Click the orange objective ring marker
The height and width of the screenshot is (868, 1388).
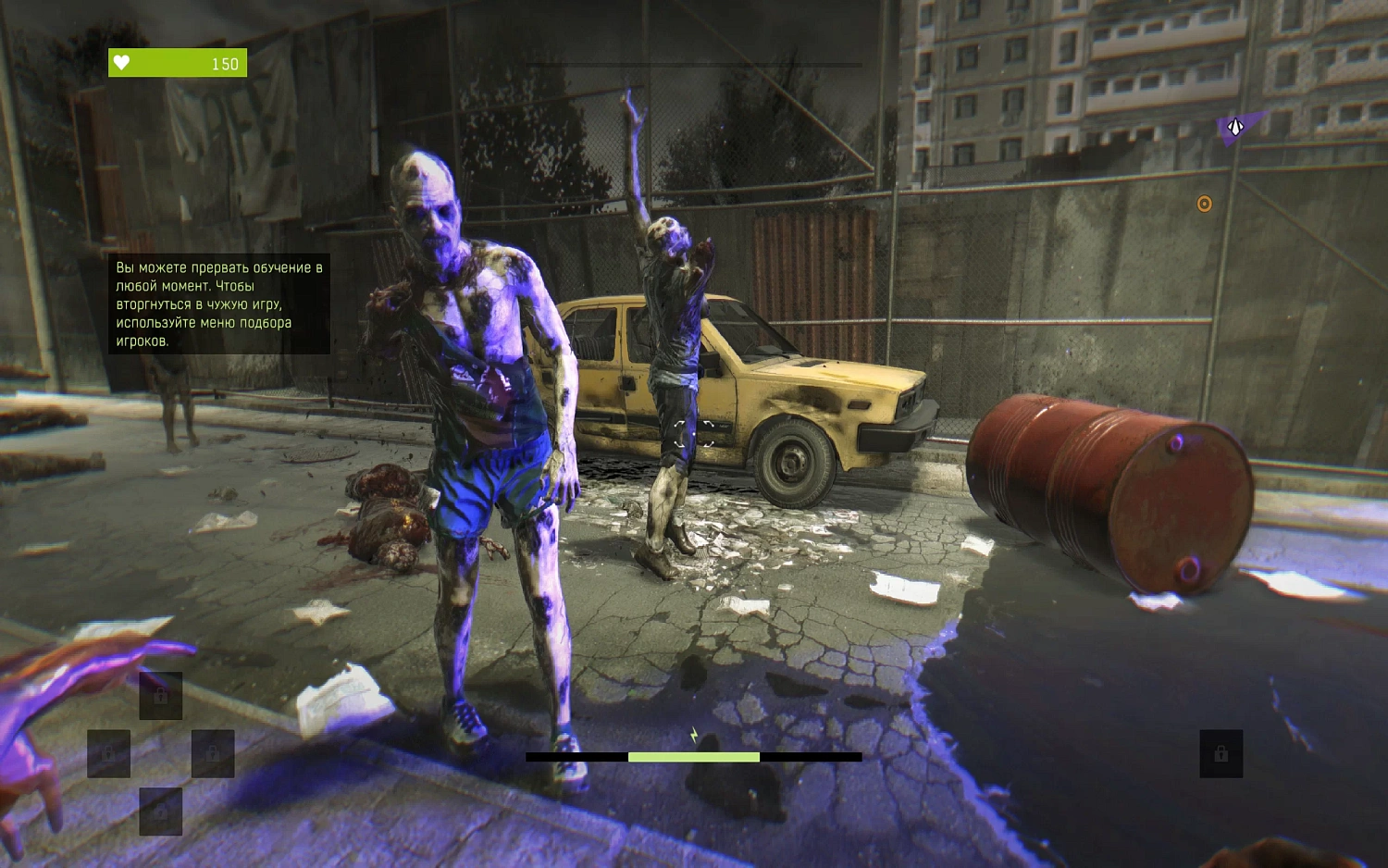pos(1205,205)
